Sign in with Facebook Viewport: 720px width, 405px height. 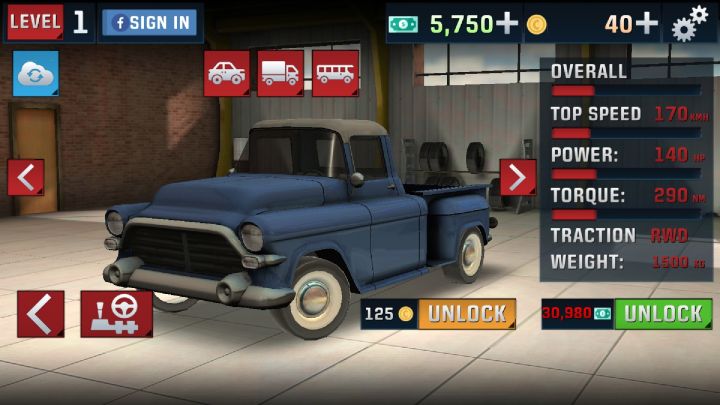(151, 23)
